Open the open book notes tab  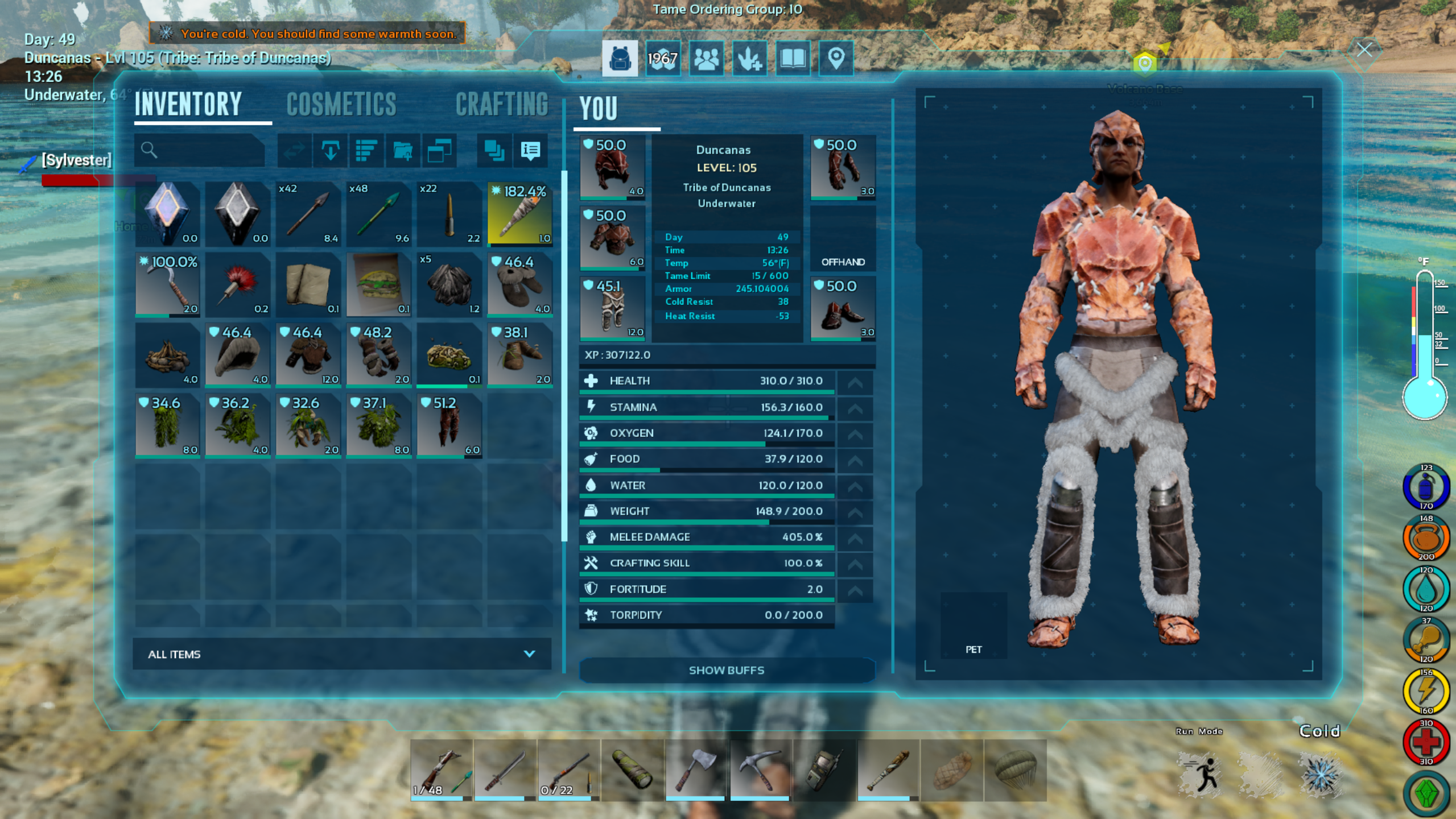pos(792,58)
